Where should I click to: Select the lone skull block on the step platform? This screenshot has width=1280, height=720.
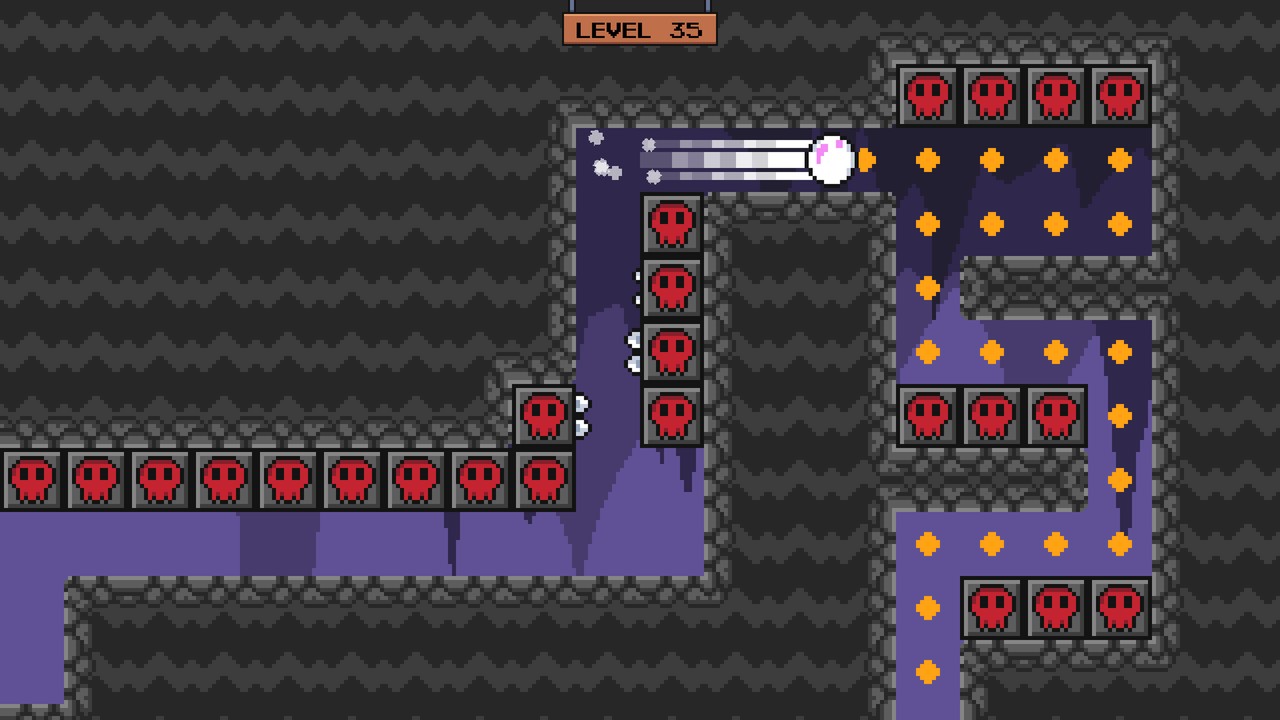tap(544, 414)
